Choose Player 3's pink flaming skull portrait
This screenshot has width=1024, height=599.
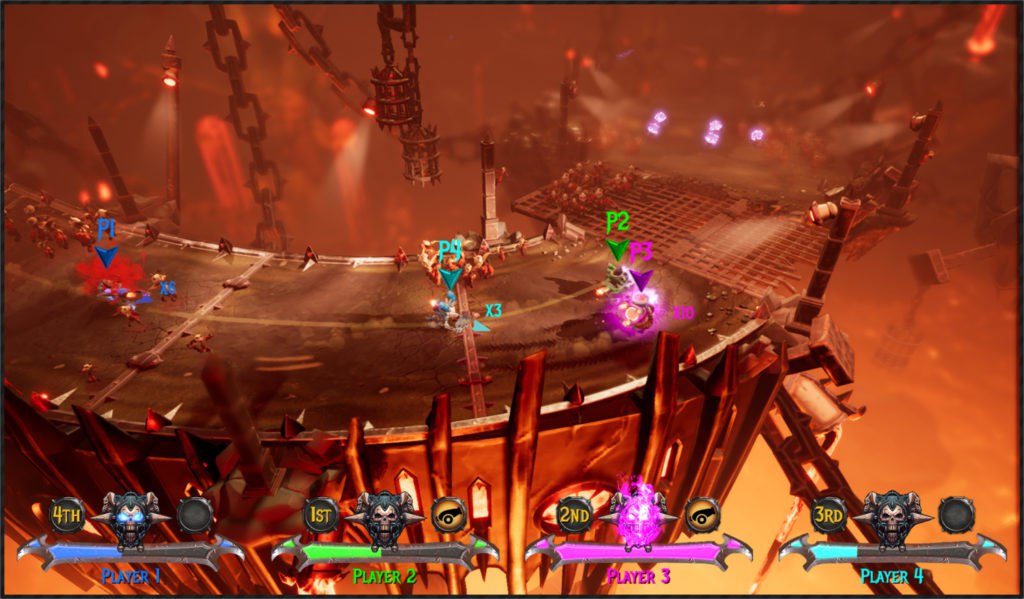[638, 516]
